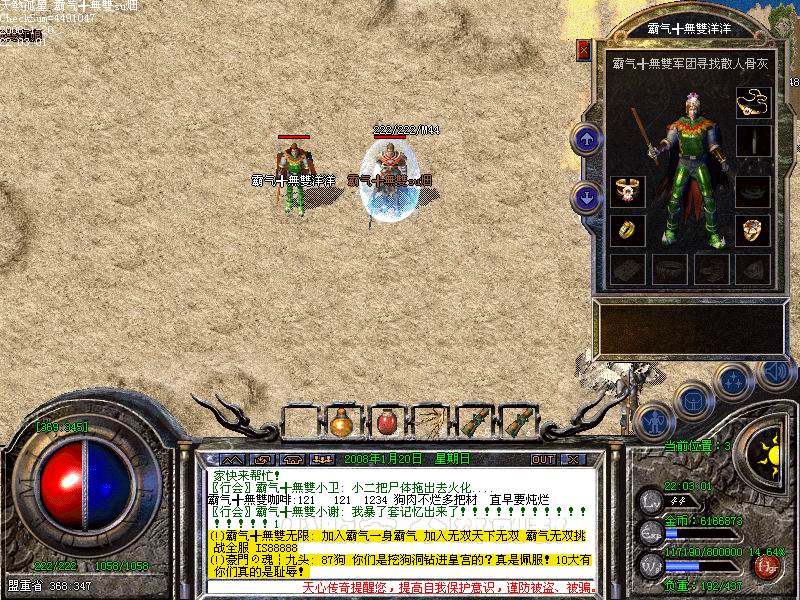Click the up arrow on the equipment panel

(587, 139)
